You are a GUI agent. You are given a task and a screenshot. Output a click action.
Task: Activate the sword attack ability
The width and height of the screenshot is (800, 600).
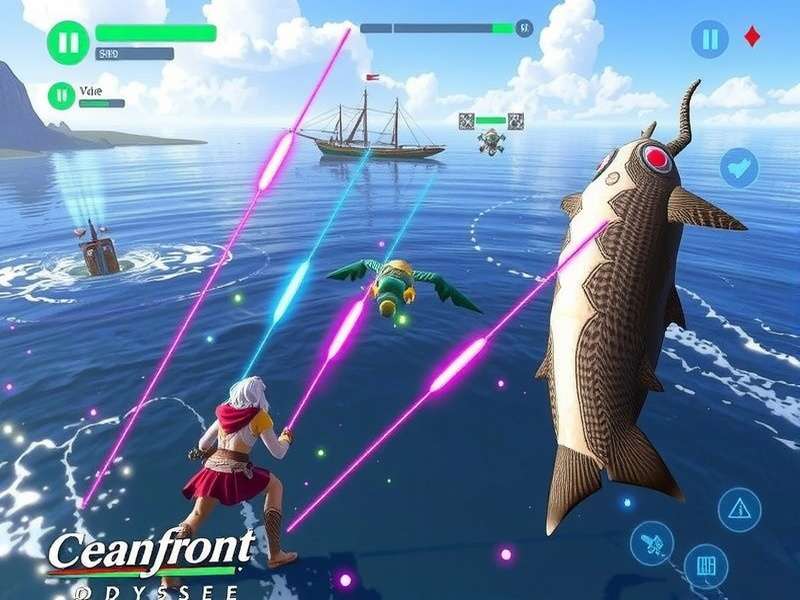point(652,545)
